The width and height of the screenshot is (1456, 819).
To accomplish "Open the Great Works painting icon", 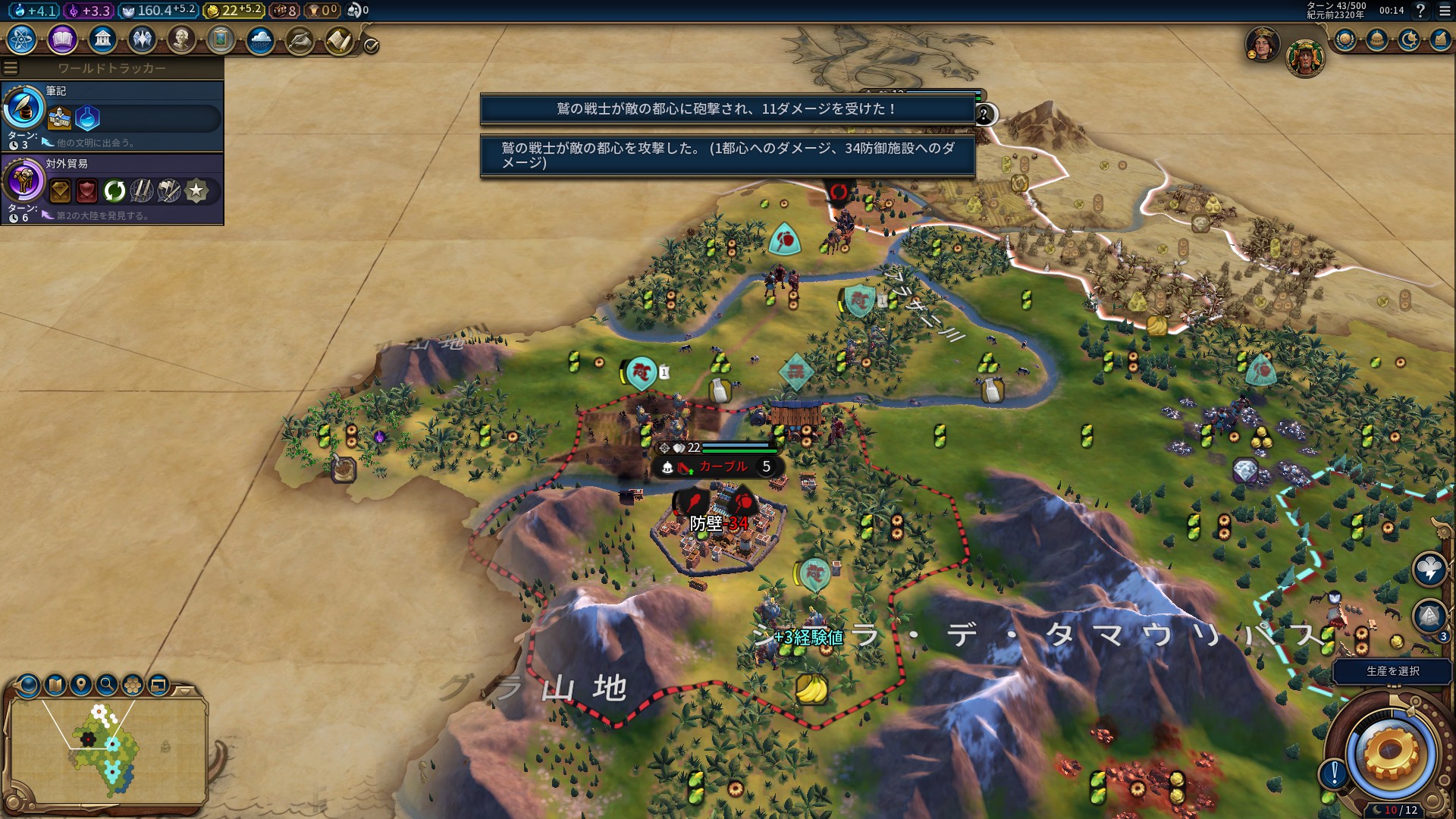I will [221, 39].
